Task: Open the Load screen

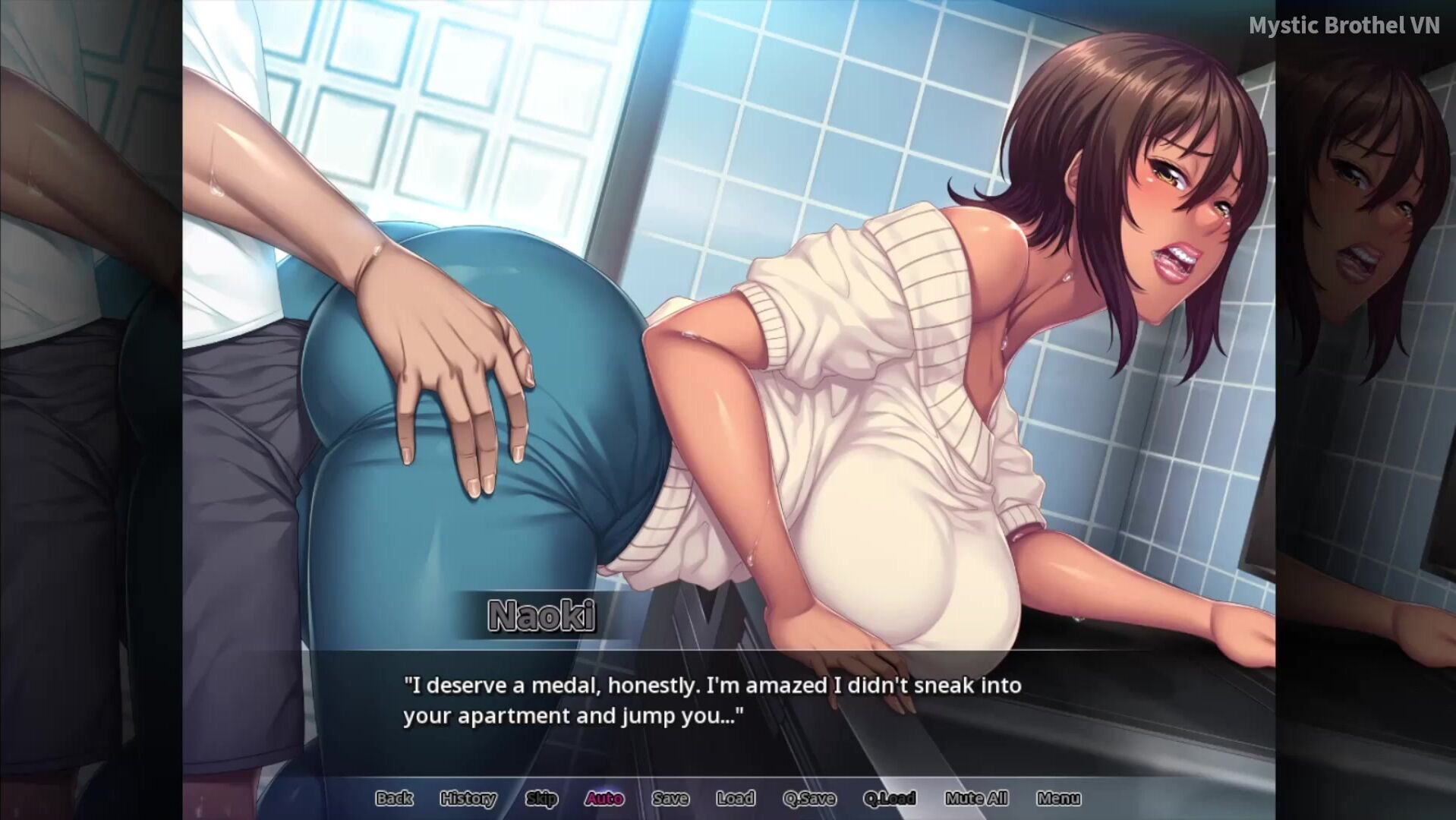Action: [x=735, y=798]
